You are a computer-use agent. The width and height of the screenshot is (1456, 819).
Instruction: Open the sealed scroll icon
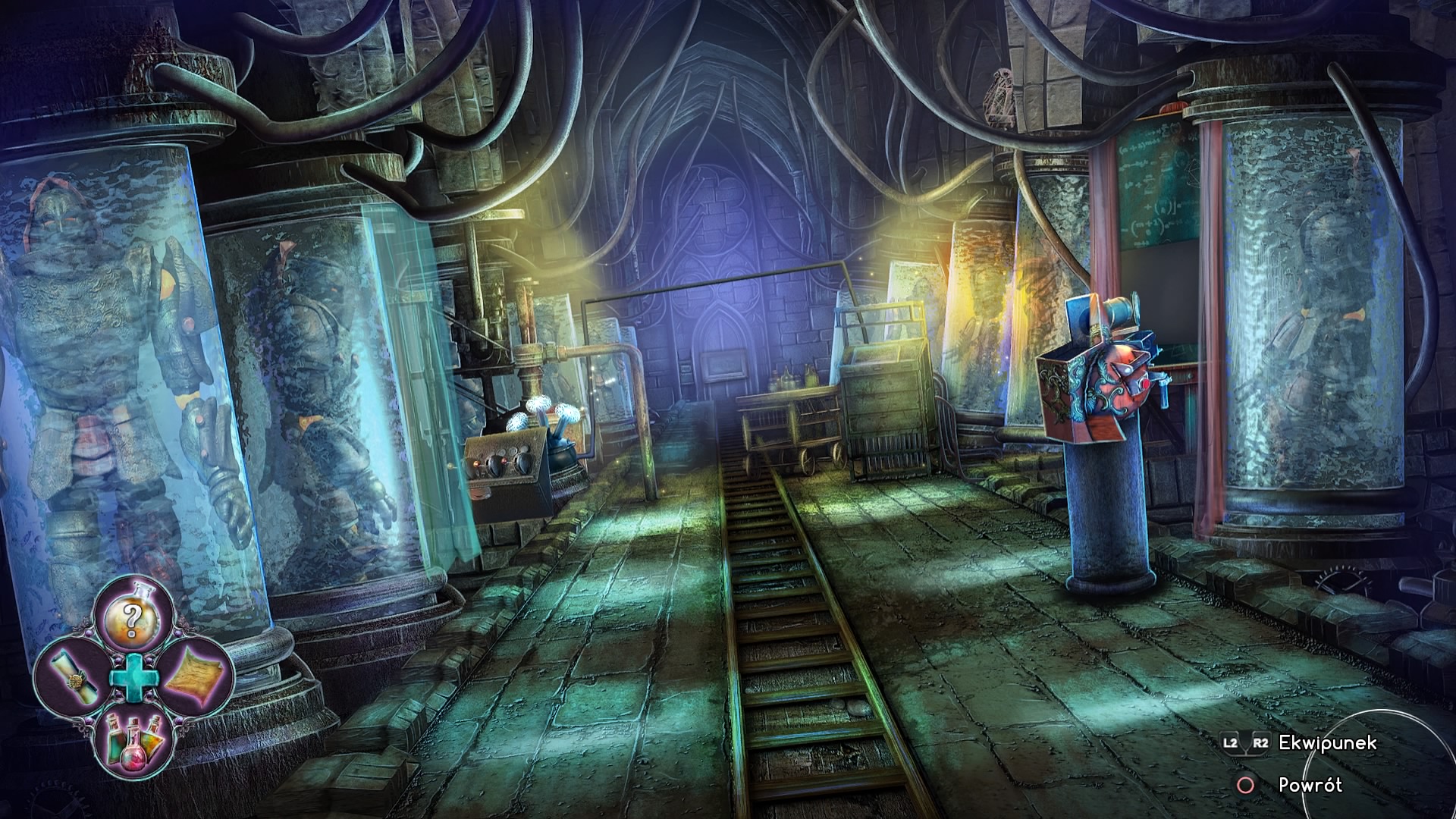coord(70,676)
